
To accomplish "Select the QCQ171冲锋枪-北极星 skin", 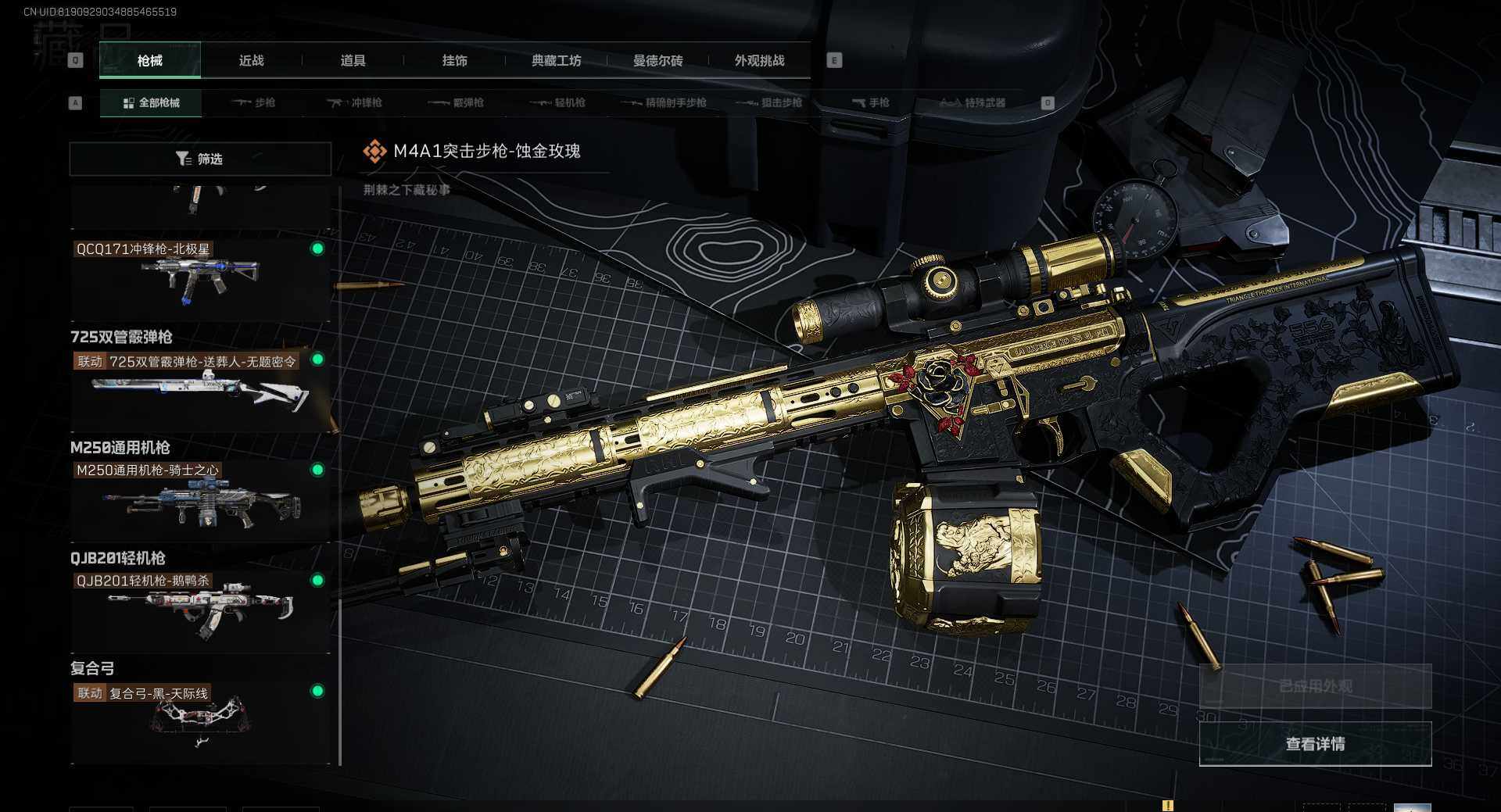I will 199,279.
